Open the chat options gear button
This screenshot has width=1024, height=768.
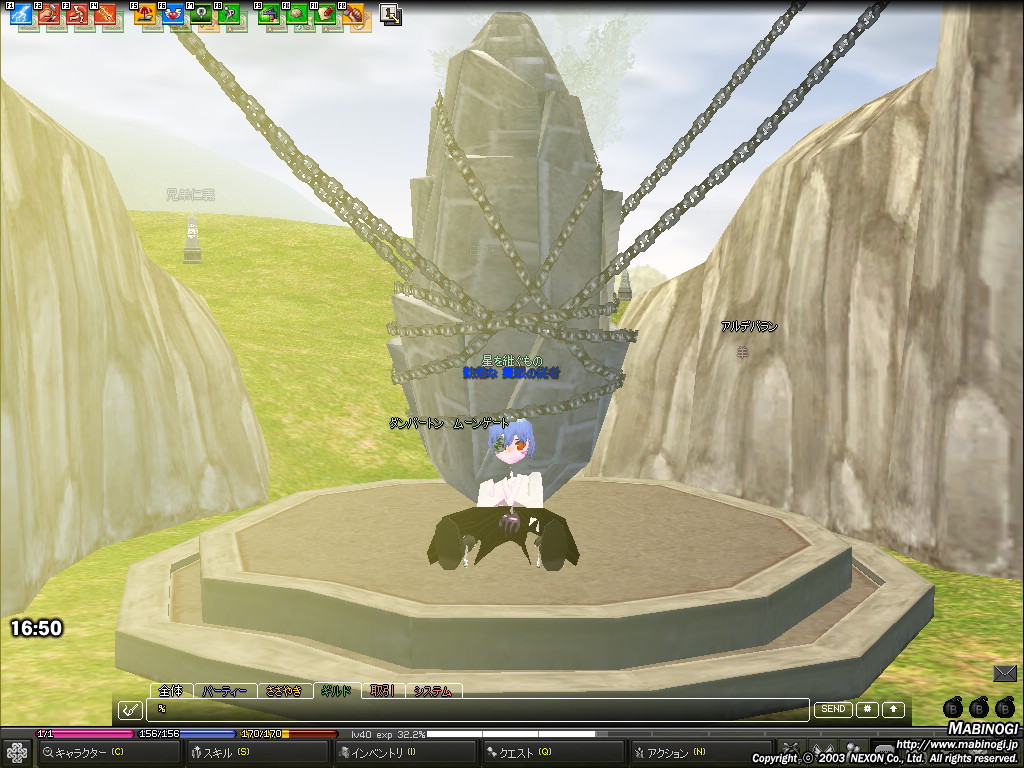866,709
